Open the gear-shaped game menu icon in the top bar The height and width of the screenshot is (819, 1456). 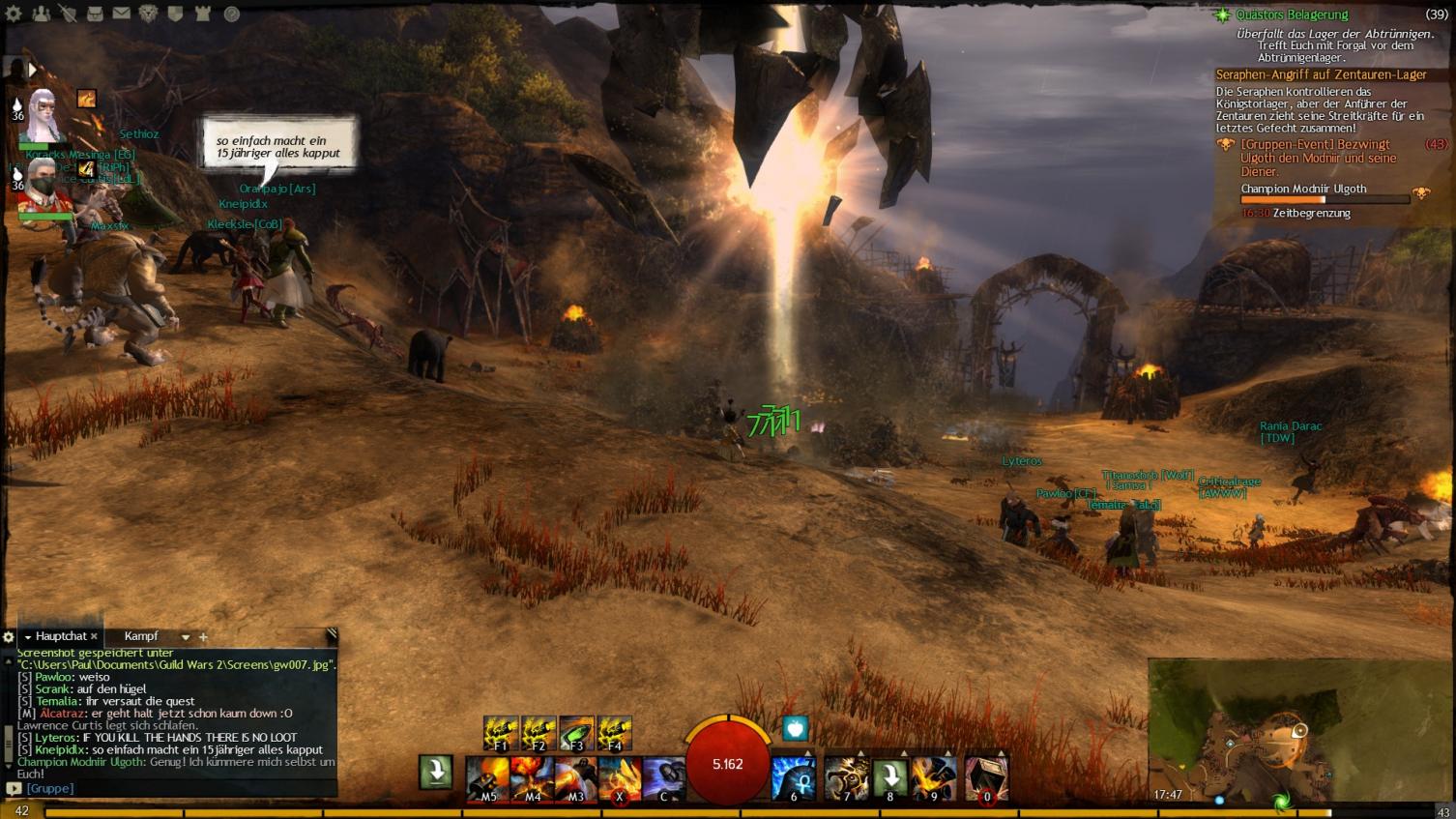click(x=14, y=14)
